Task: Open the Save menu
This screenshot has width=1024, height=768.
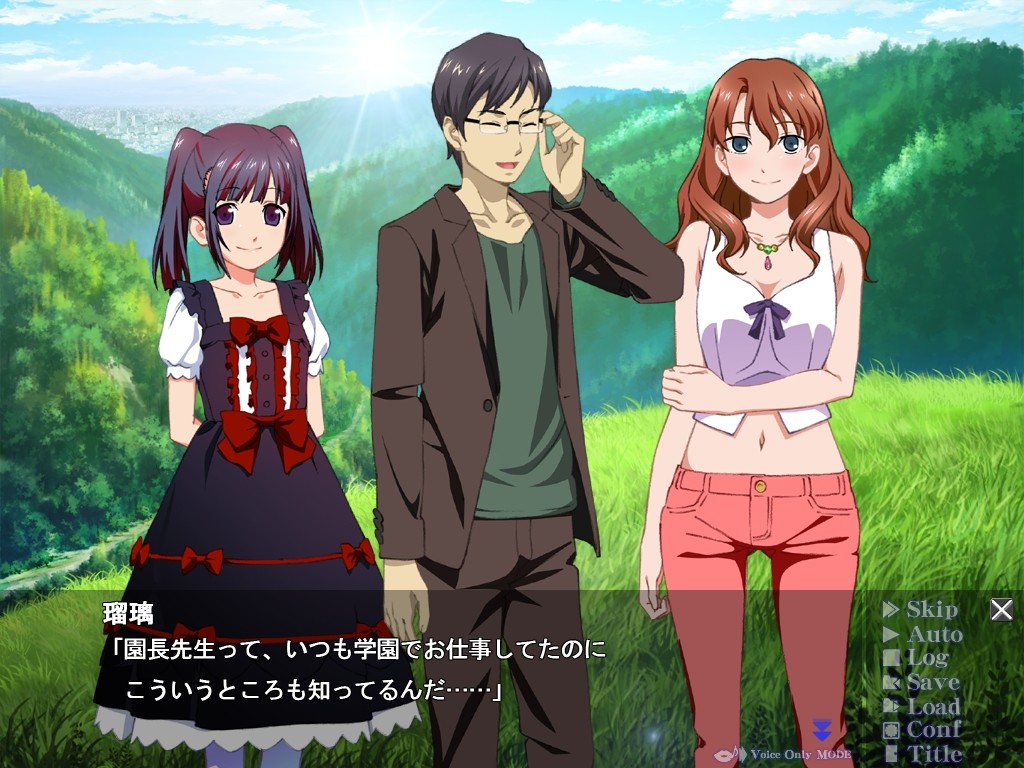Action: click(x=921, y=682)
